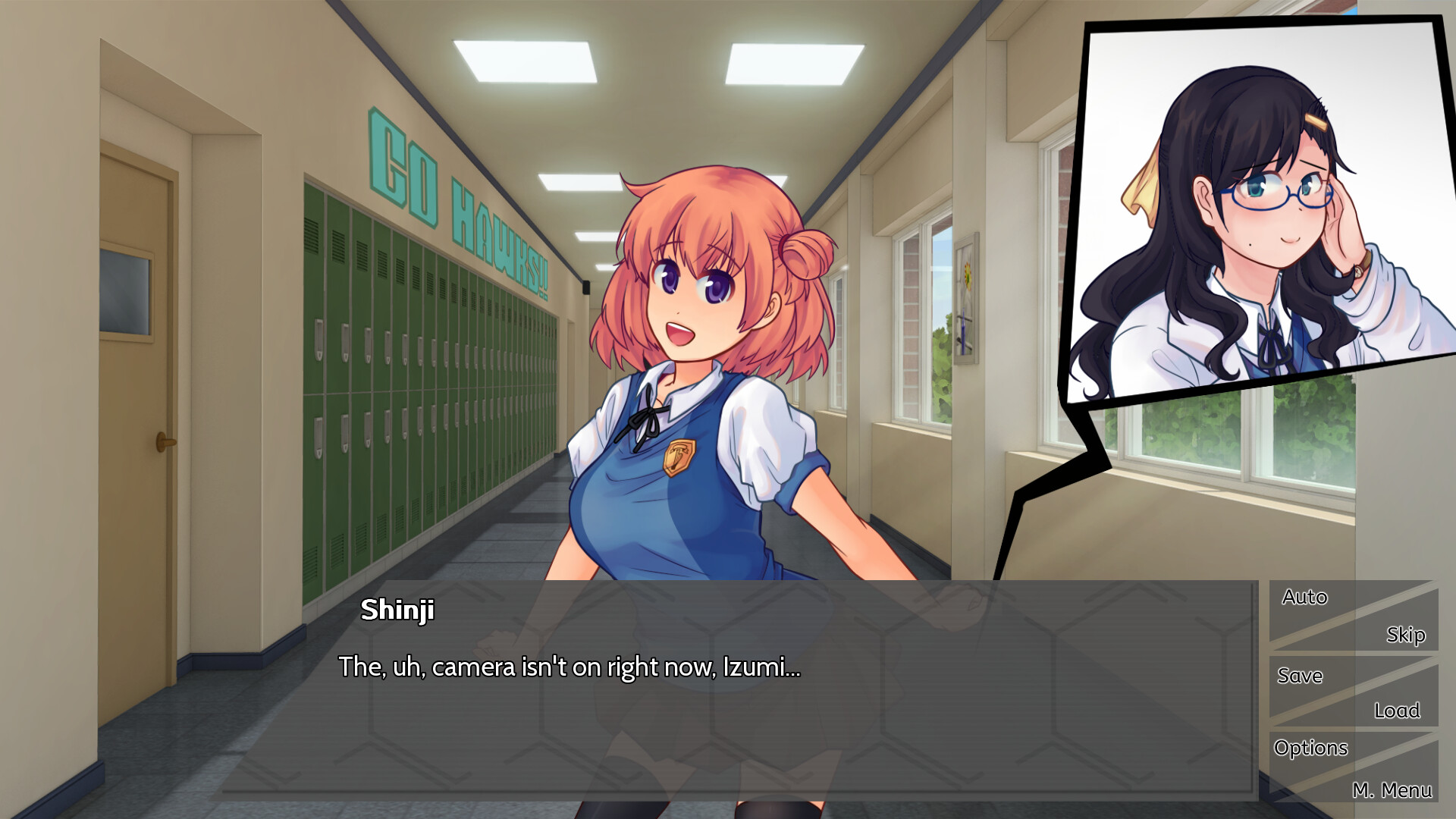The height and width of the screenshot is (819, 1456).
Task: Click the school crest on her uniform
Action: 680,455
